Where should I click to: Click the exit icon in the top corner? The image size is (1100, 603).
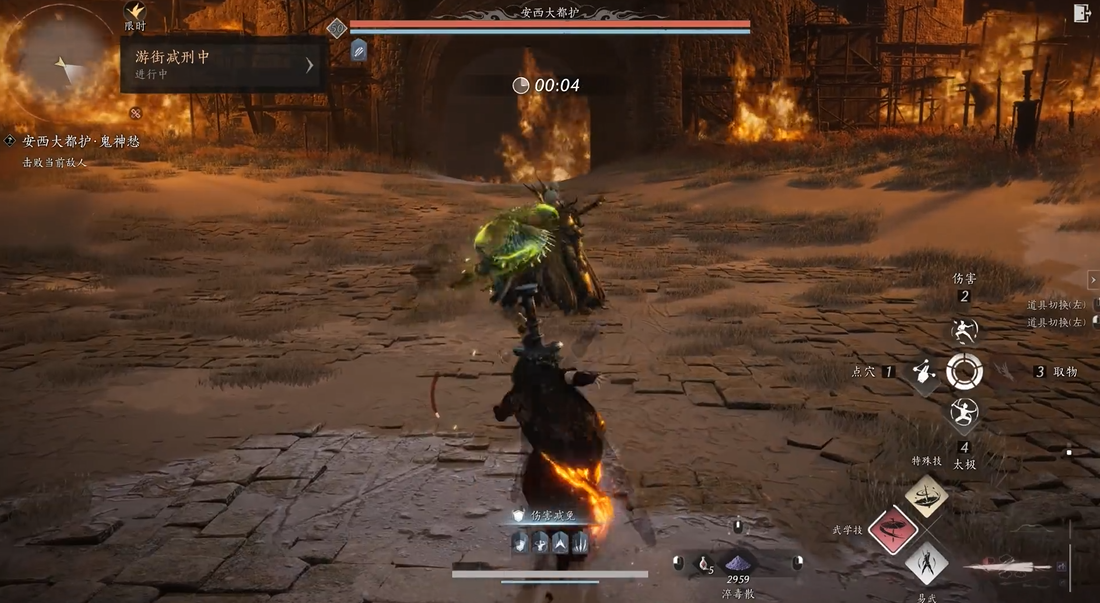point(1081,13)
